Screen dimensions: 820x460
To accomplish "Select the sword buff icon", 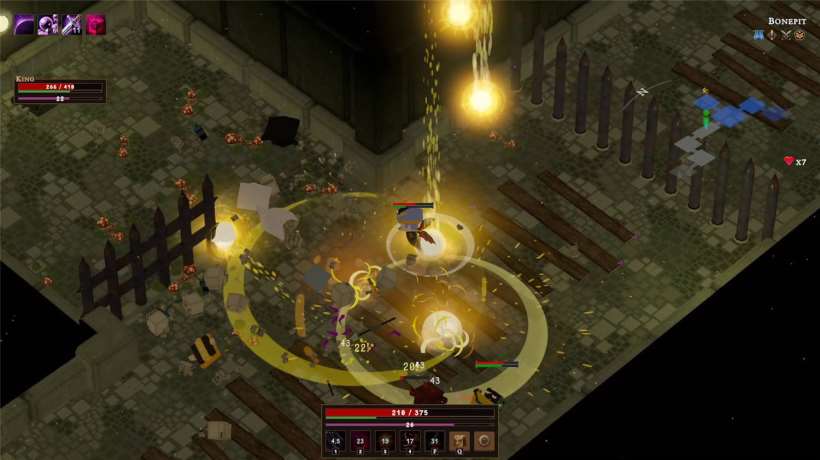I will [71, 24].
